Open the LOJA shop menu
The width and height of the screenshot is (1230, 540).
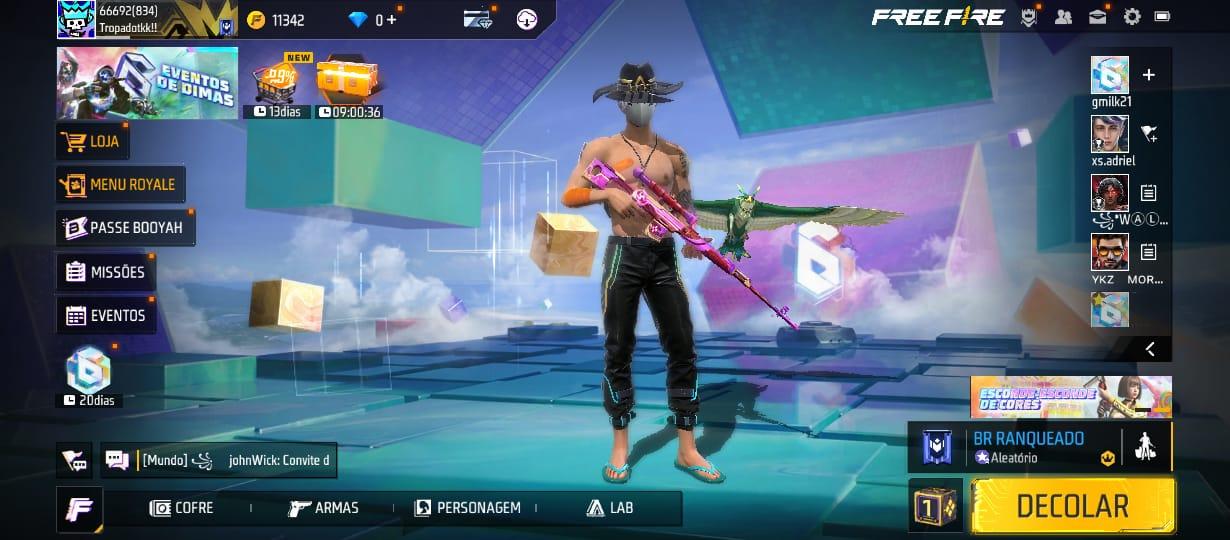92,141
